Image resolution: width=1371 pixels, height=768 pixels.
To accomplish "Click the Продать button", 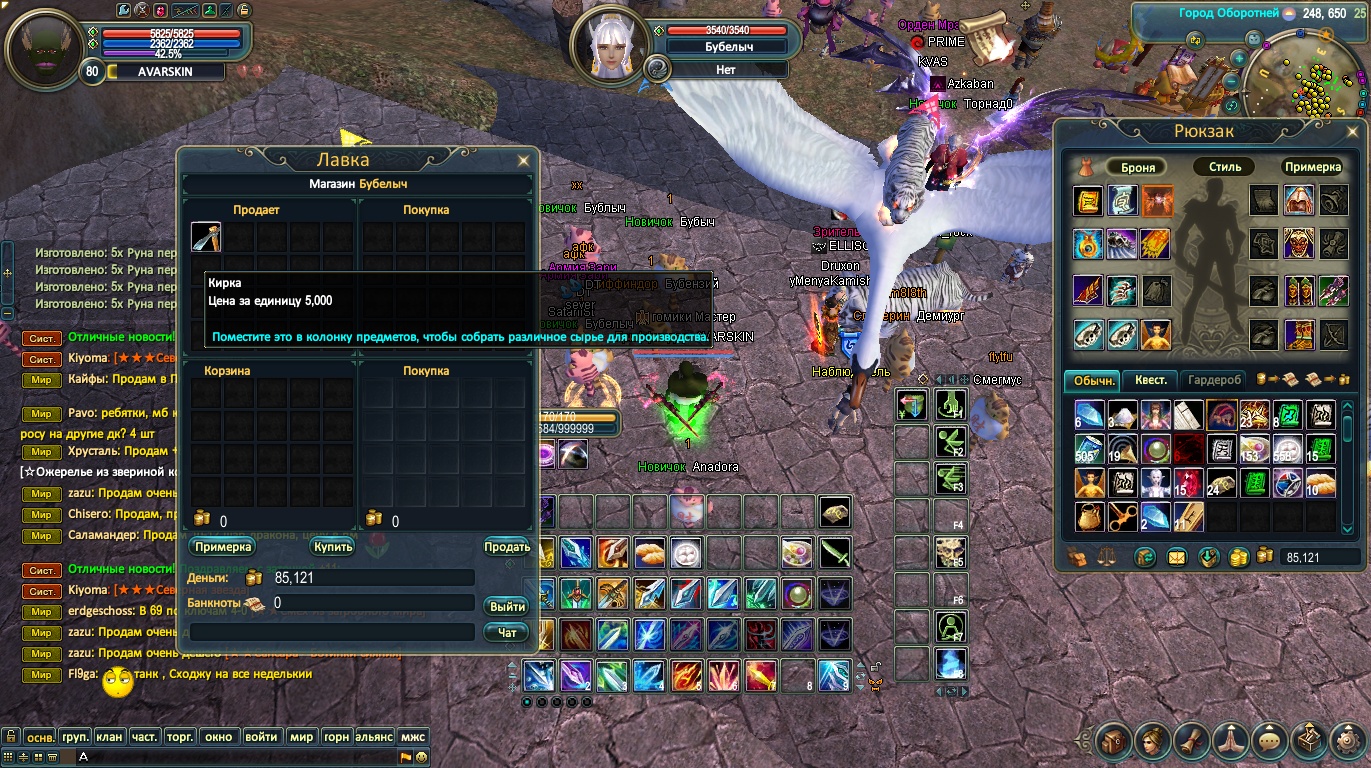I will [507, 547].
